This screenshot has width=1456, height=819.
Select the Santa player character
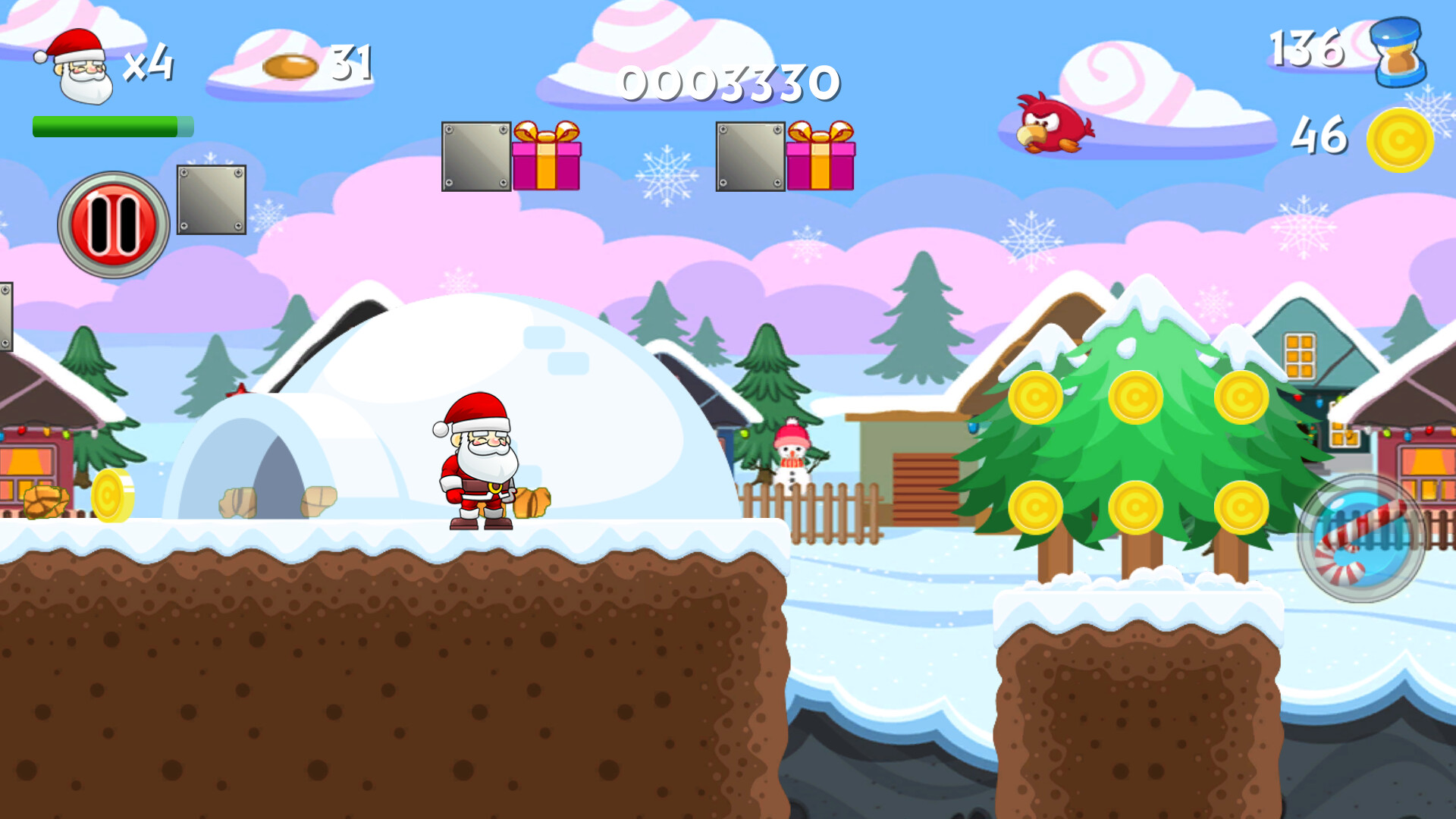(x=478, y=463)
